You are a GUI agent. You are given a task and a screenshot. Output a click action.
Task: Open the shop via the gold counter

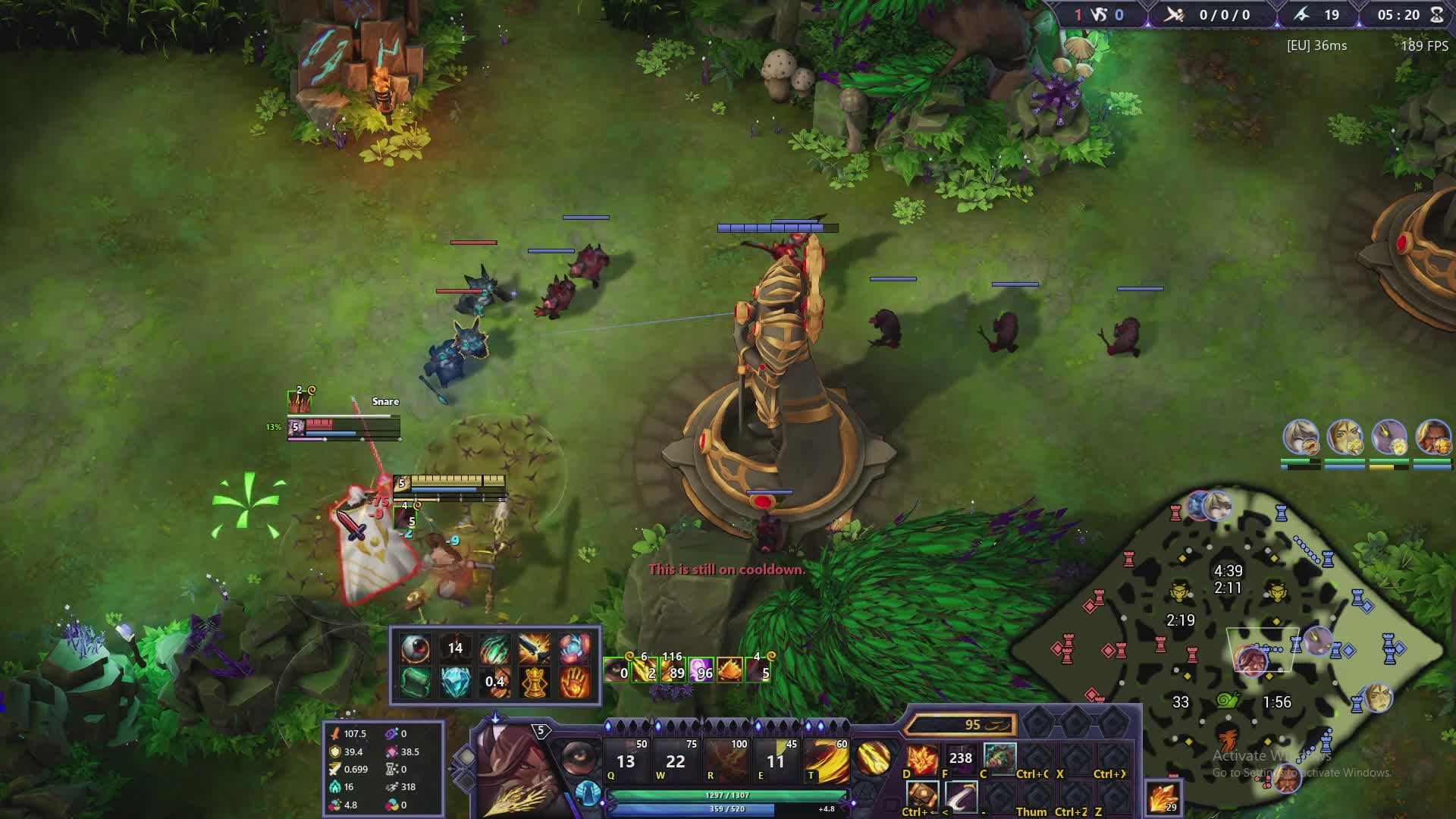coord(961,725)
